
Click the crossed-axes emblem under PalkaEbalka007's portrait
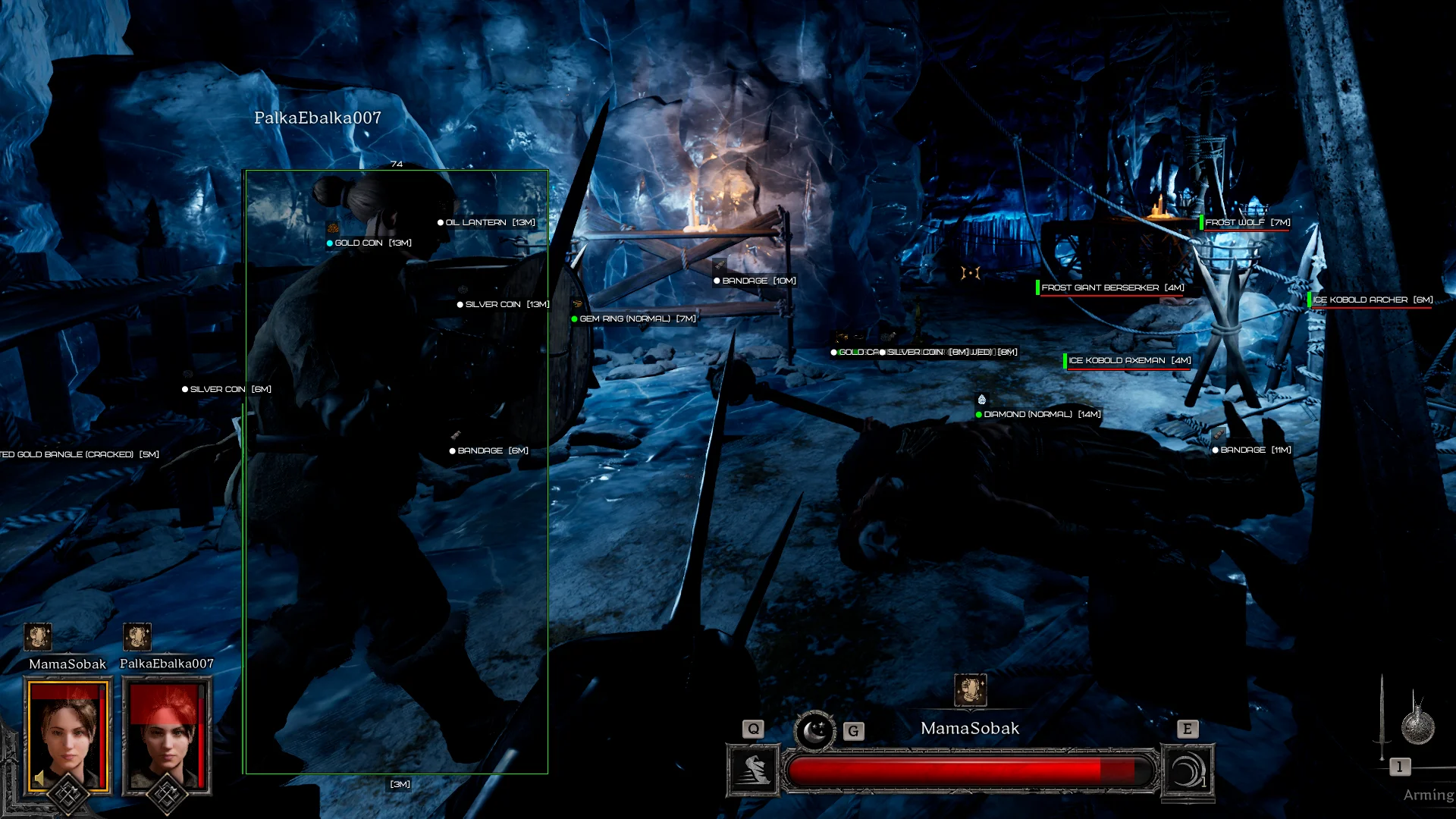pyautogui.click(x=166, y=795)
